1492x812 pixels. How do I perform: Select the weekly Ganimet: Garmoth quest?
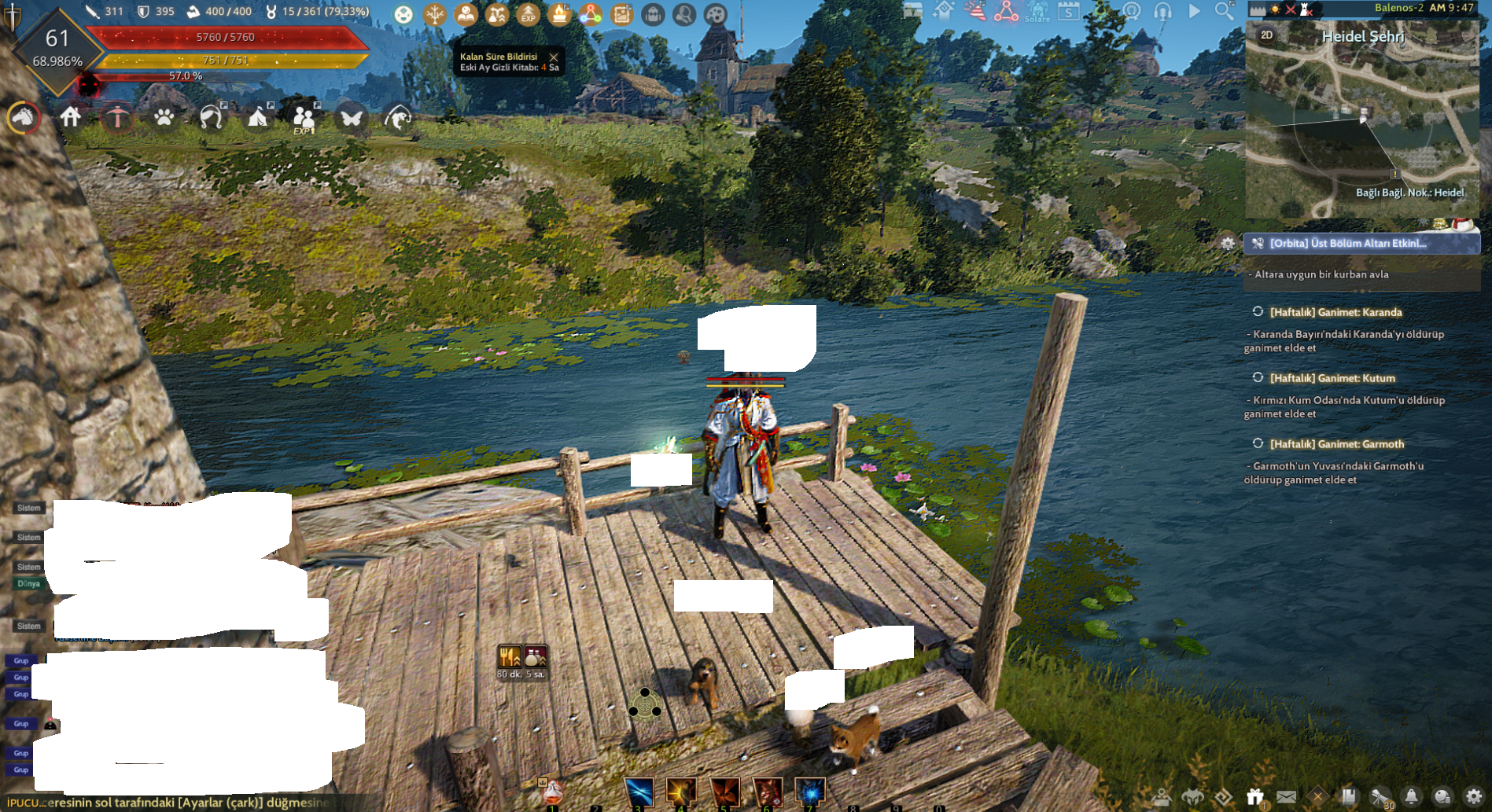(x=1336, y=444)
